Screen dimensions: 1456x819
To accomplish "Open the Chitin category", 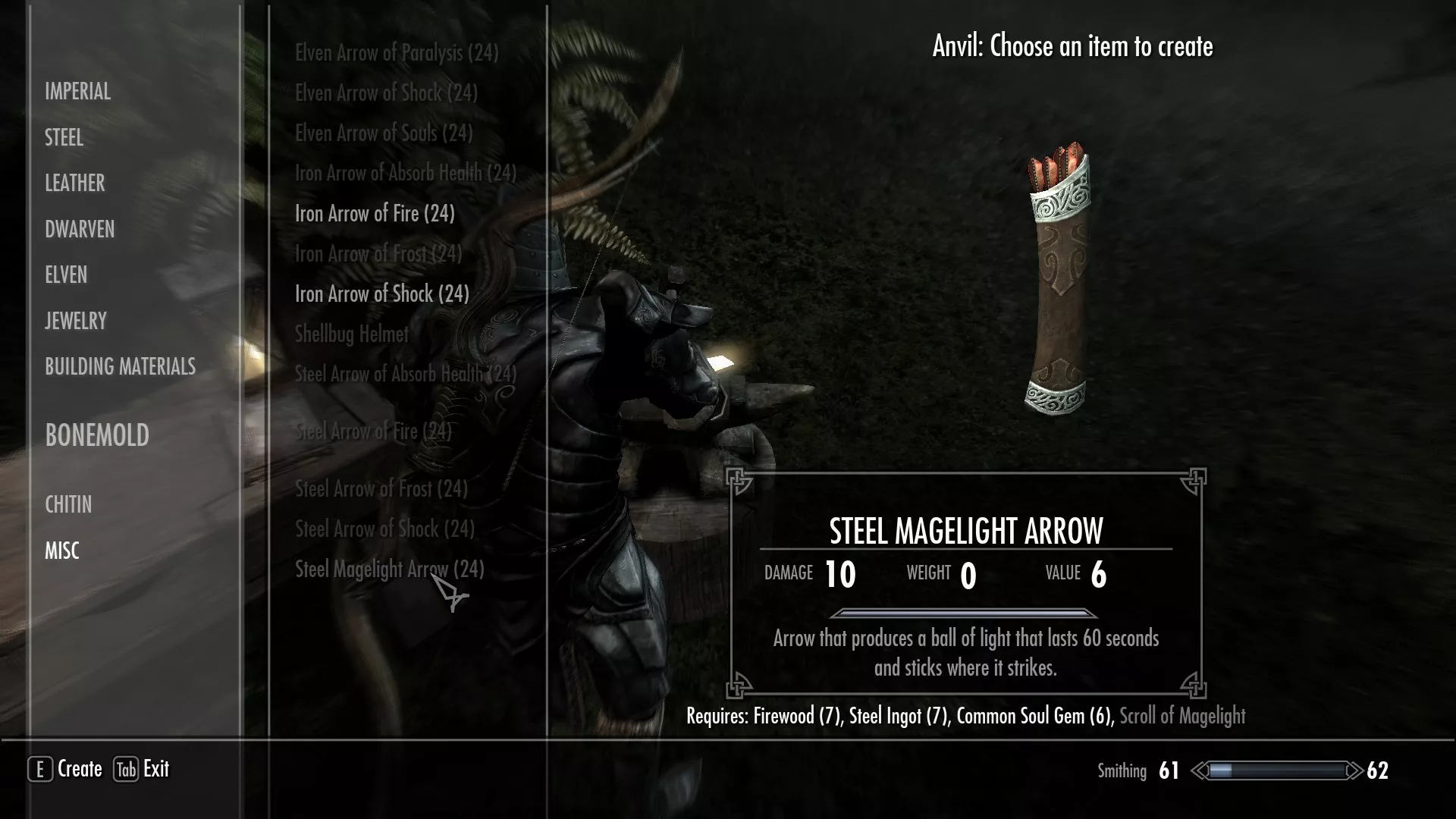I will [68, 505].
